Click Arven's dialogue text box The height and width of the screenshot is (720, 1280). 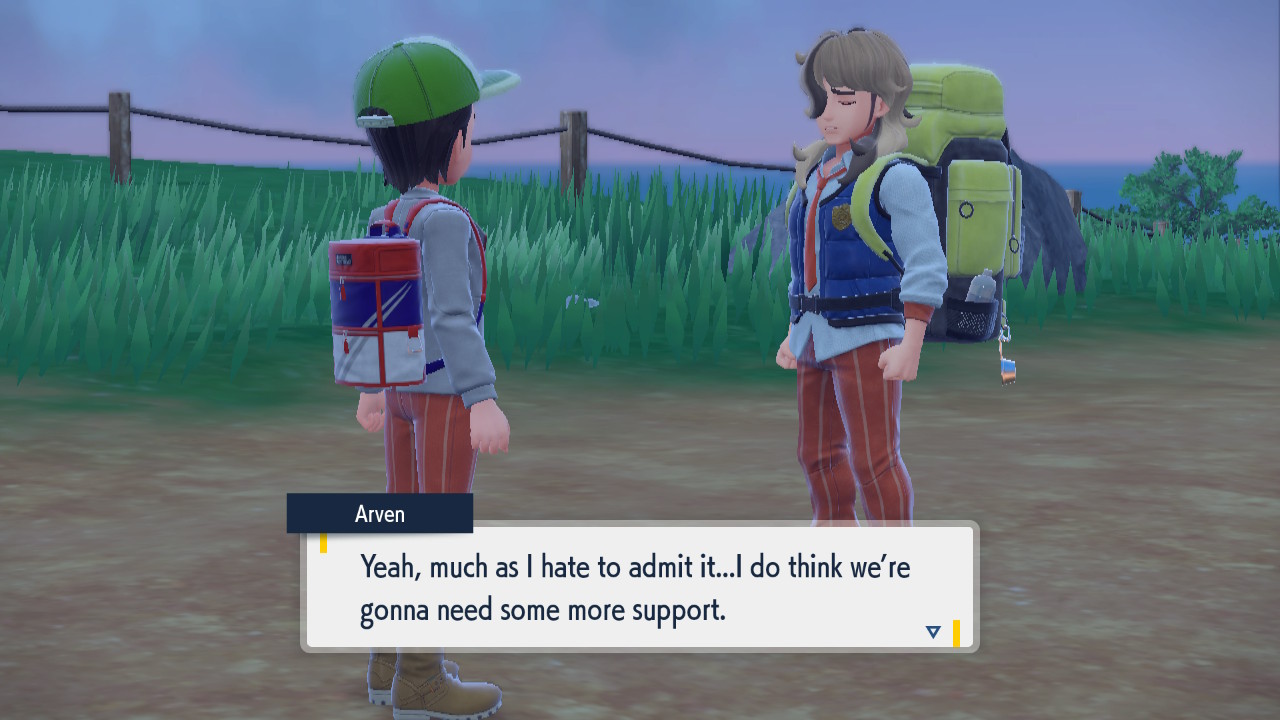click(639, 587)
